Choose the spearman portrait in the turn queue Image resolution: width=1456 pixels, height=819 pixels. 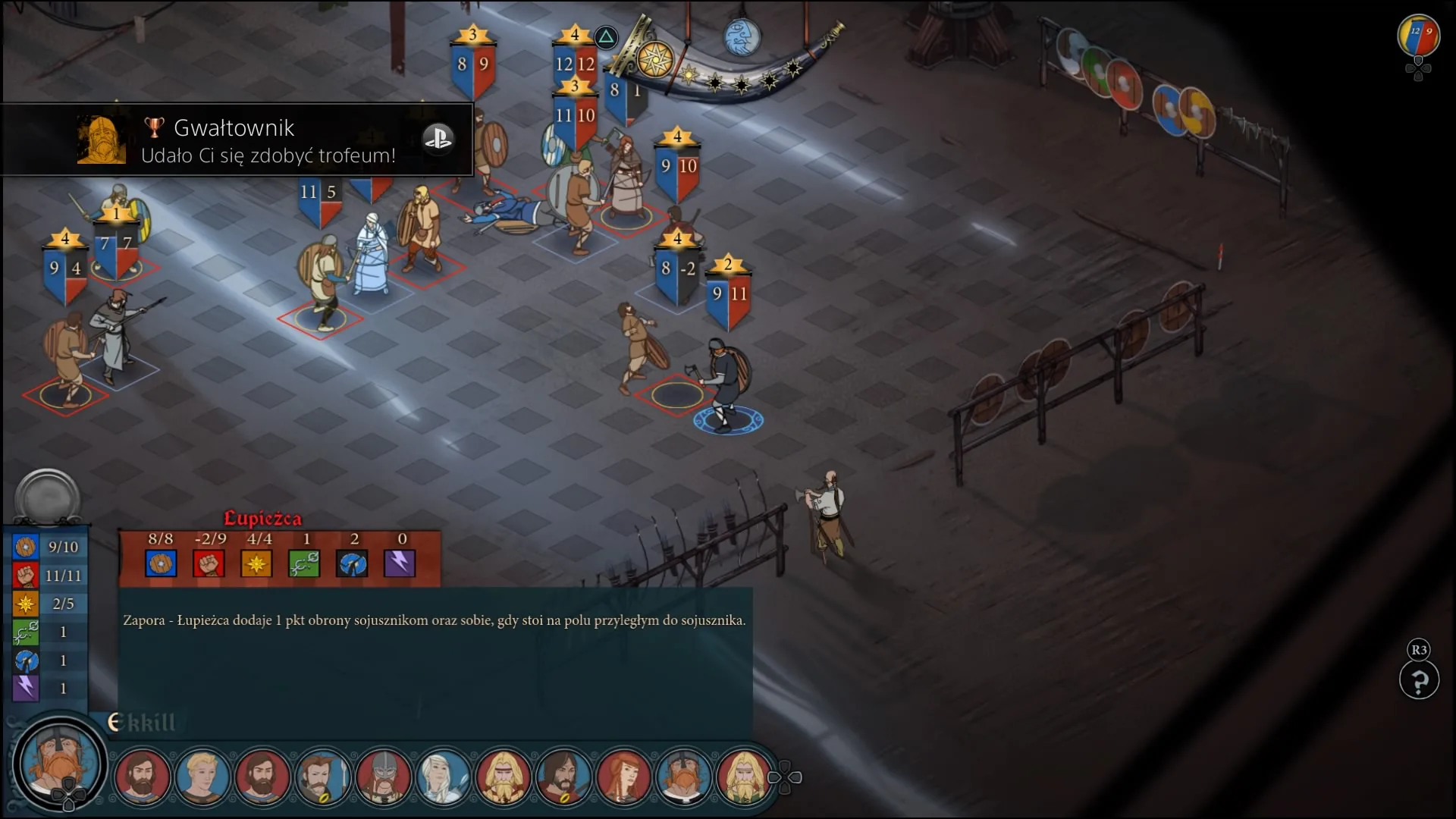coord(322,776)
